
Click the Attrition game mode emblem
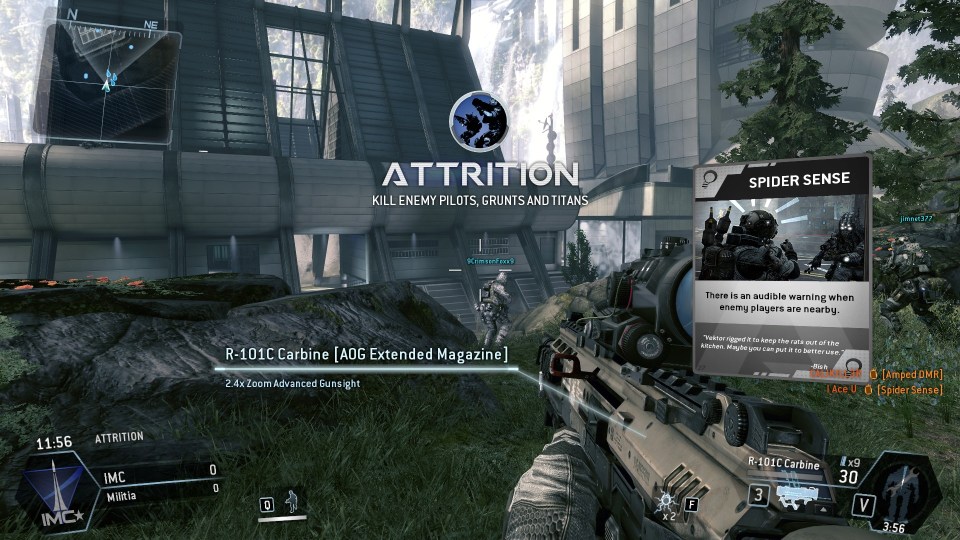(x=478, y=121)
